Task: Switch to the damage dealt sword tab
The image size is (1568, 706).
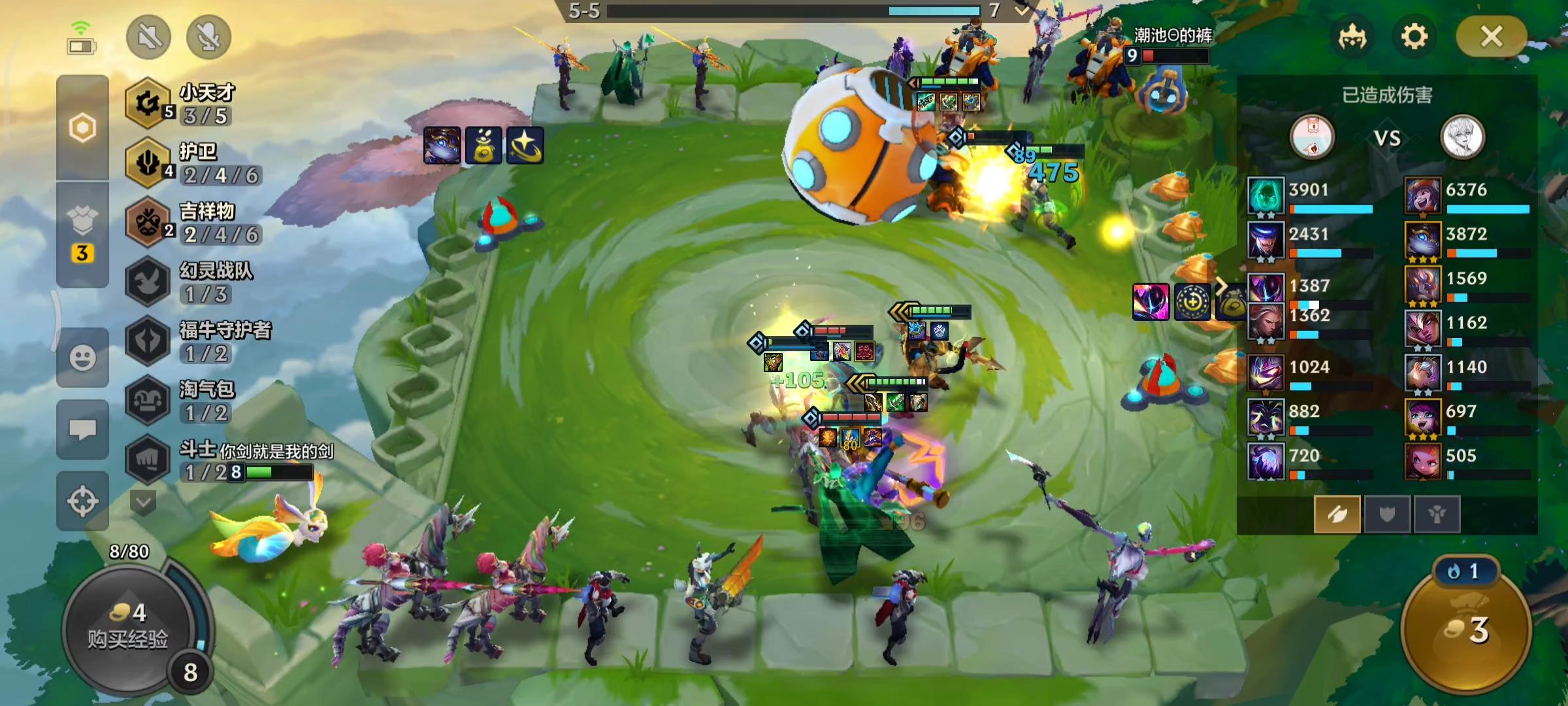Action: tap(1337, 514)
